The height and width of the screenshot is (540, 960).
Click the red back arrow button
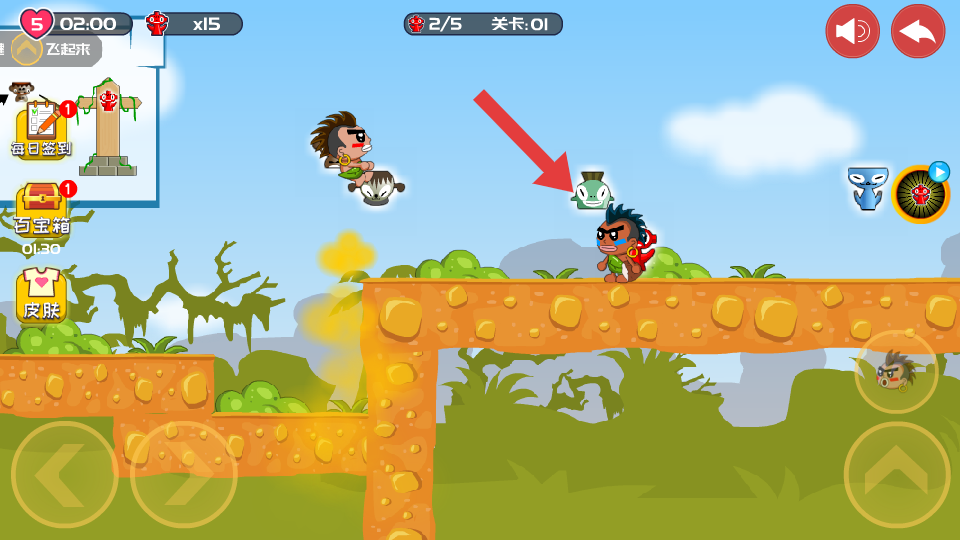[918, 31]
